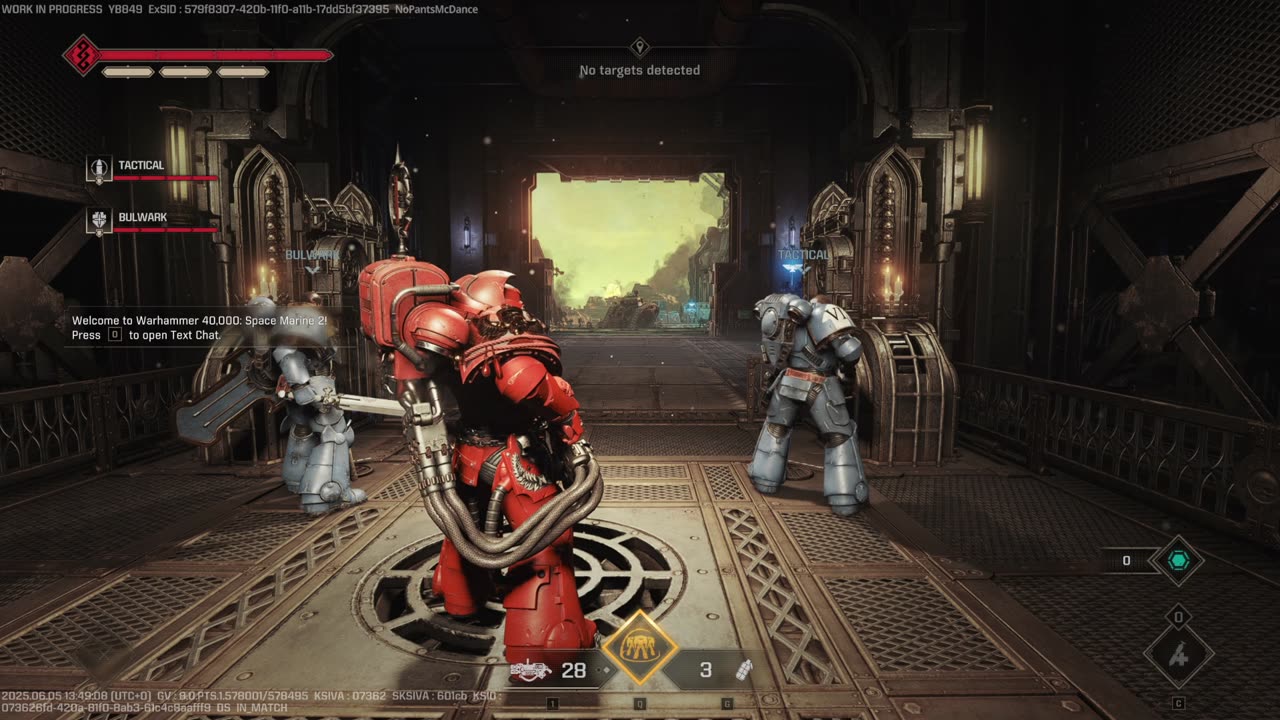1280x720 pixels.
Task: Click the green hexagon resource icon
Action: [1177, 561]
